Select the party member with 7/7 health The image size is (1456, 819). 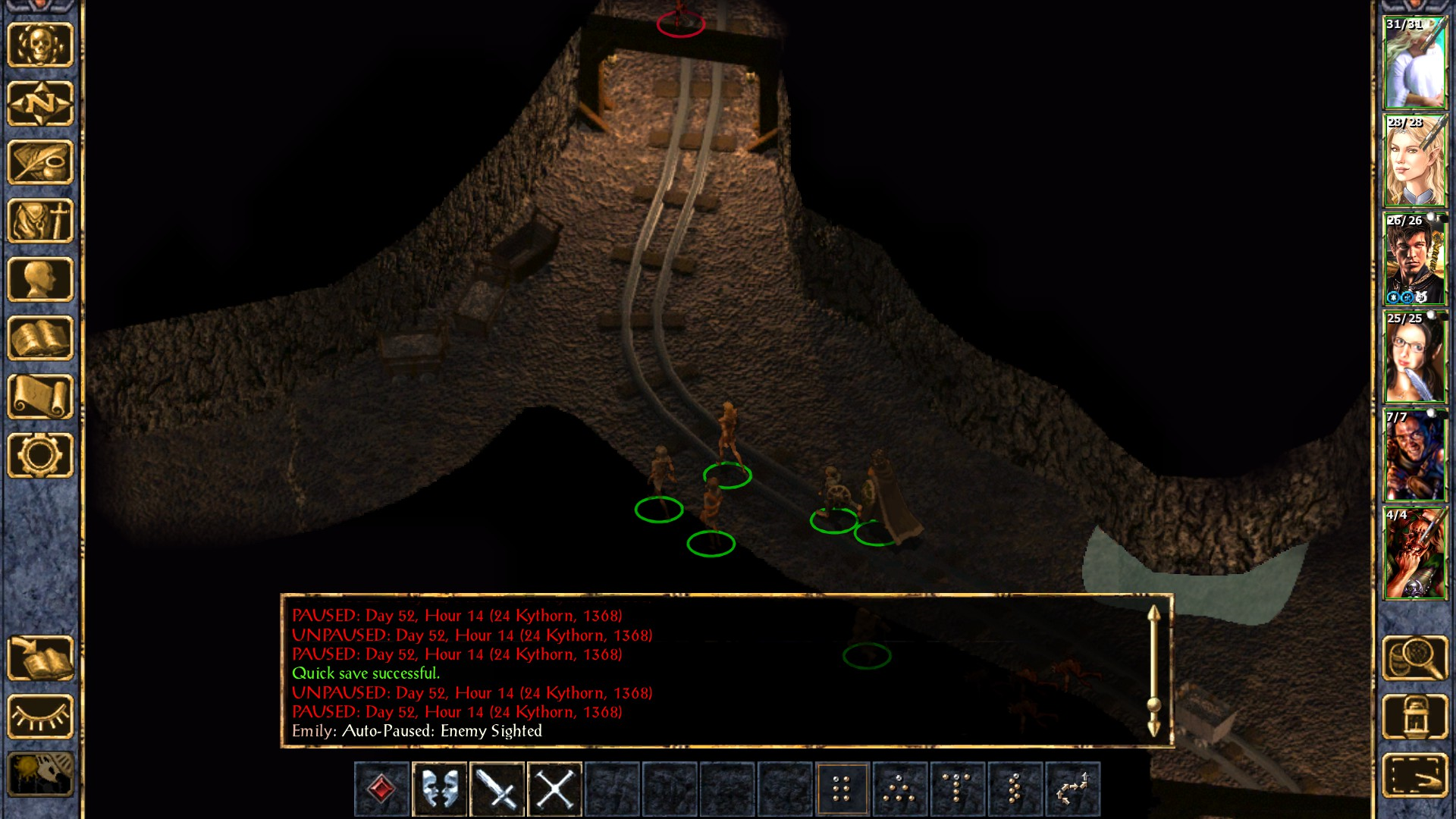tap(1415, 456)
